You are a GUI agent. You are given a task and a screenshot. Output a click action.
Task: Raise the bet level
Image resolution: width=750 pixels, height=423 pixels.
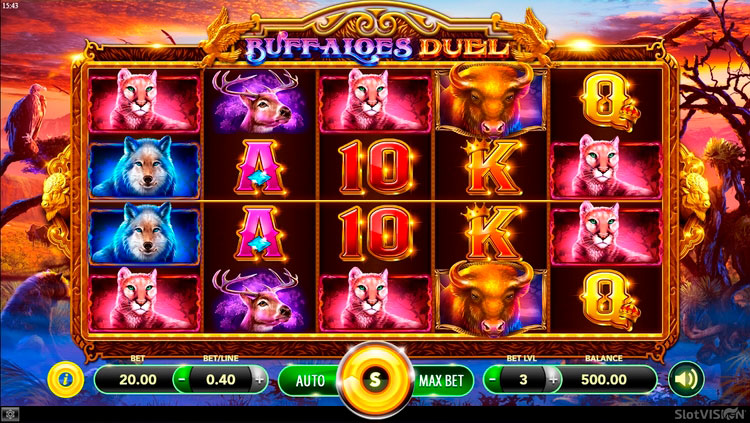coord(550,380)
